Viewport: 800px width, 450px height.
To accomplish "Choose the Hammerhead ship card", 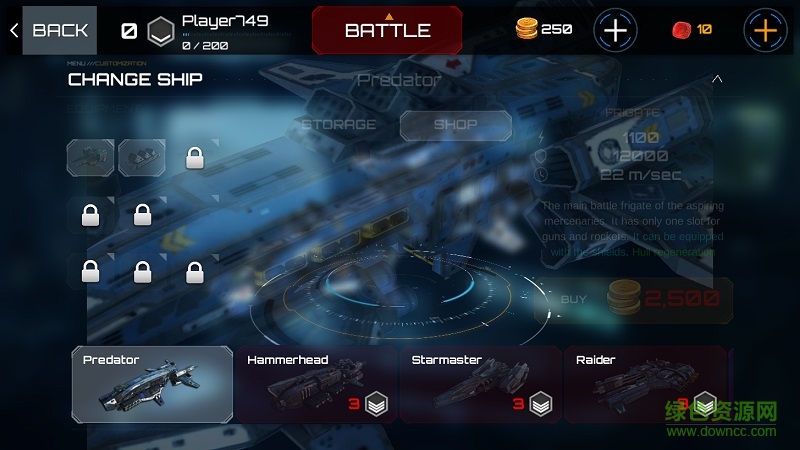I will coord(315,384).
